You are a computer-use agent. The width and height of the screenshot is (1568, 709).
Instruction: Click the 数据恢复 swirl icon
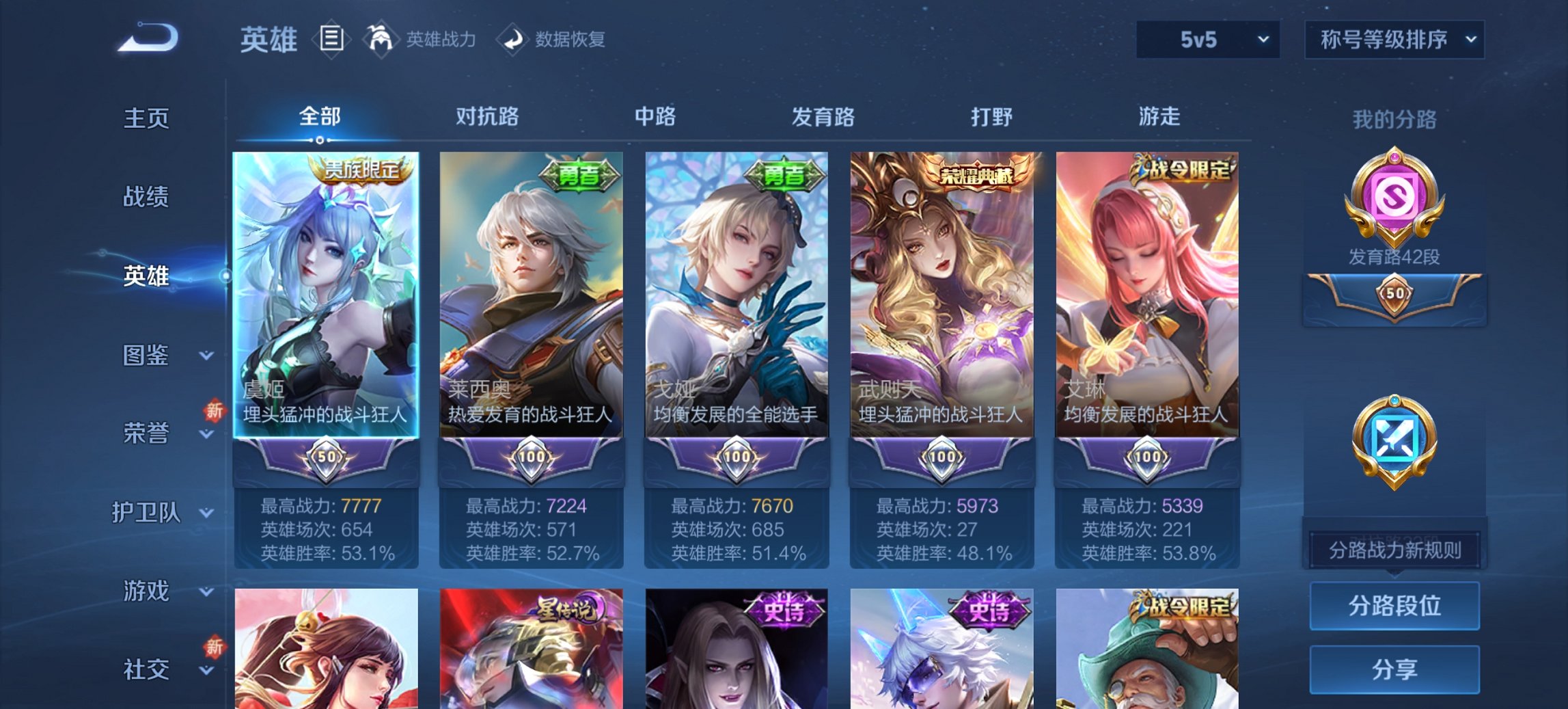coord(512,40)
